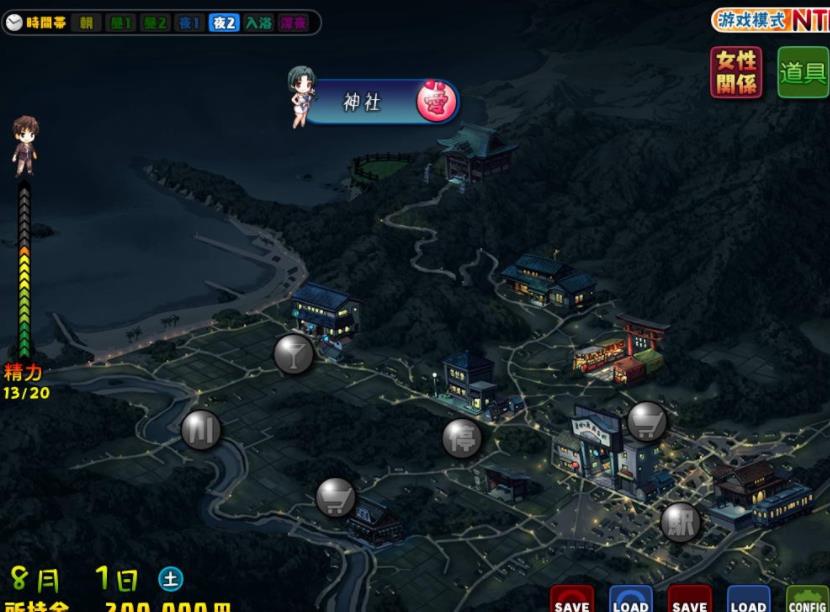Choose the 駅 train station marker
The width and height of the screenshot is (830, 612).
681,522
